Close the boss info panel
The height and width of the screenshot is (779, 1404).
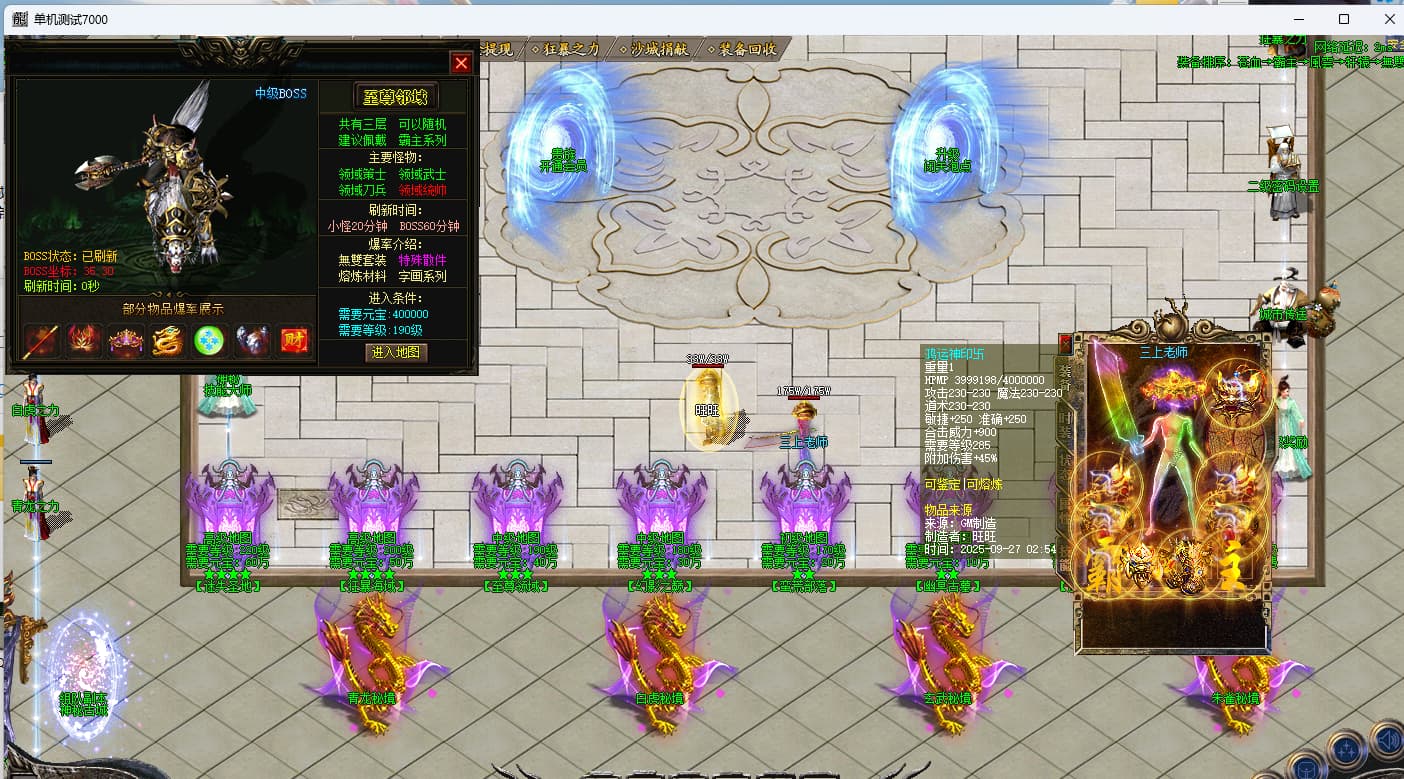pyautogui.click(x=461, y=63)
